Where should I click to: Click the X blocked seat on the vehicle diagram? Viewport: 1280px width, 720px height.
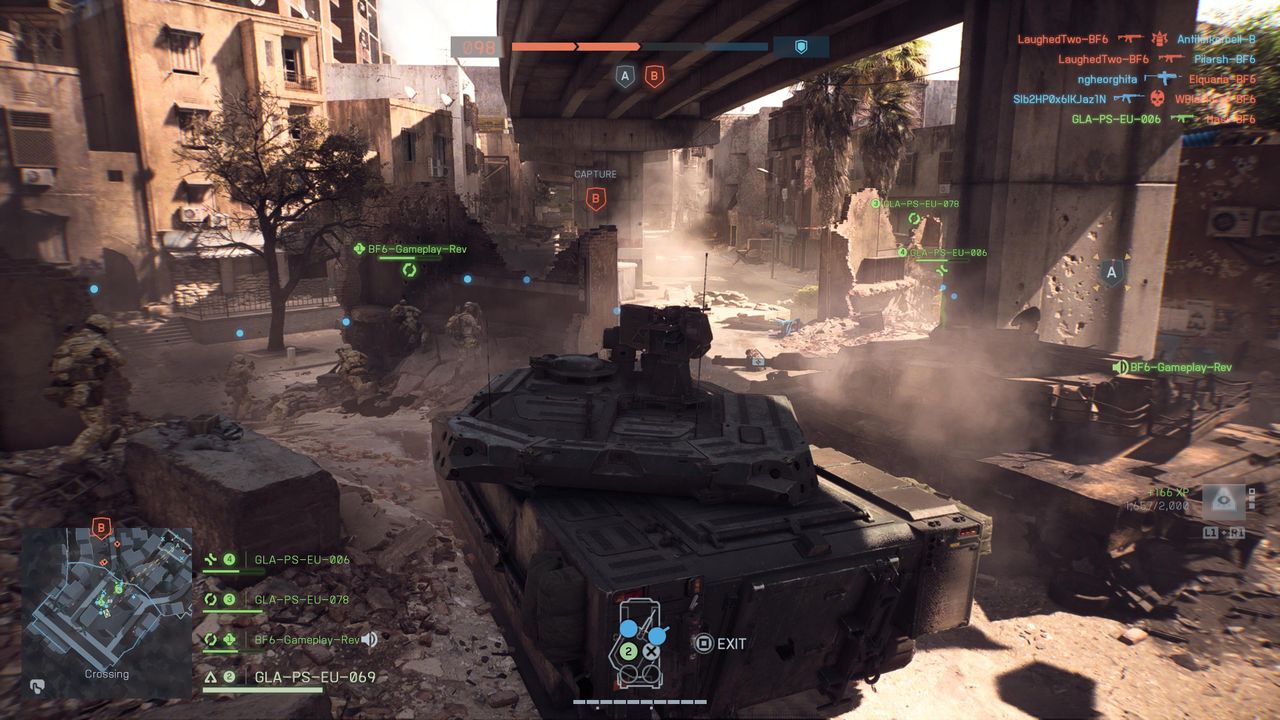tap(650, 652)
